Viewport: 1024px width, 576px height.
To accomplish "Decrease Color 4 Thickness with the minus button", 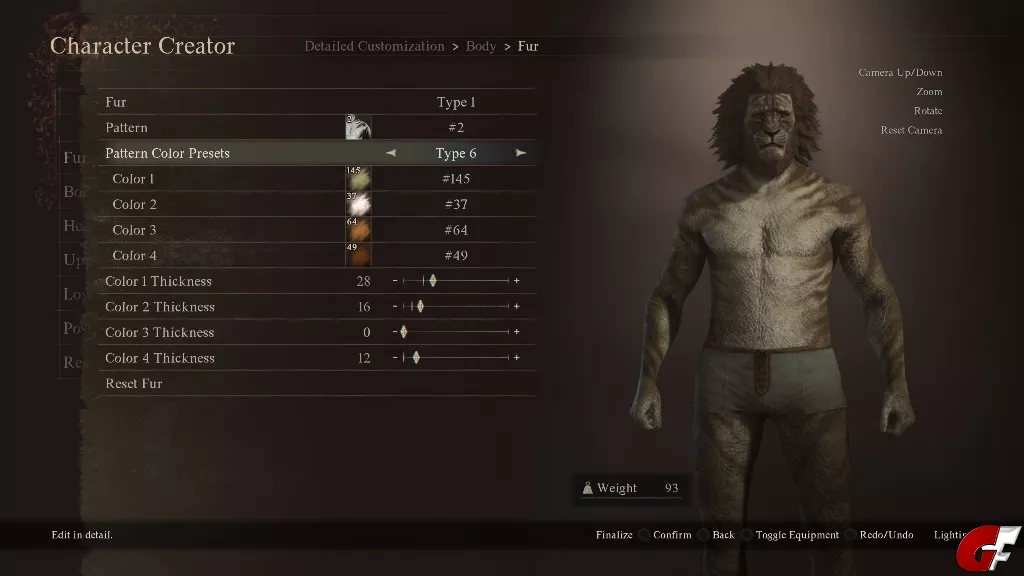I will click(x=395, y=358).
